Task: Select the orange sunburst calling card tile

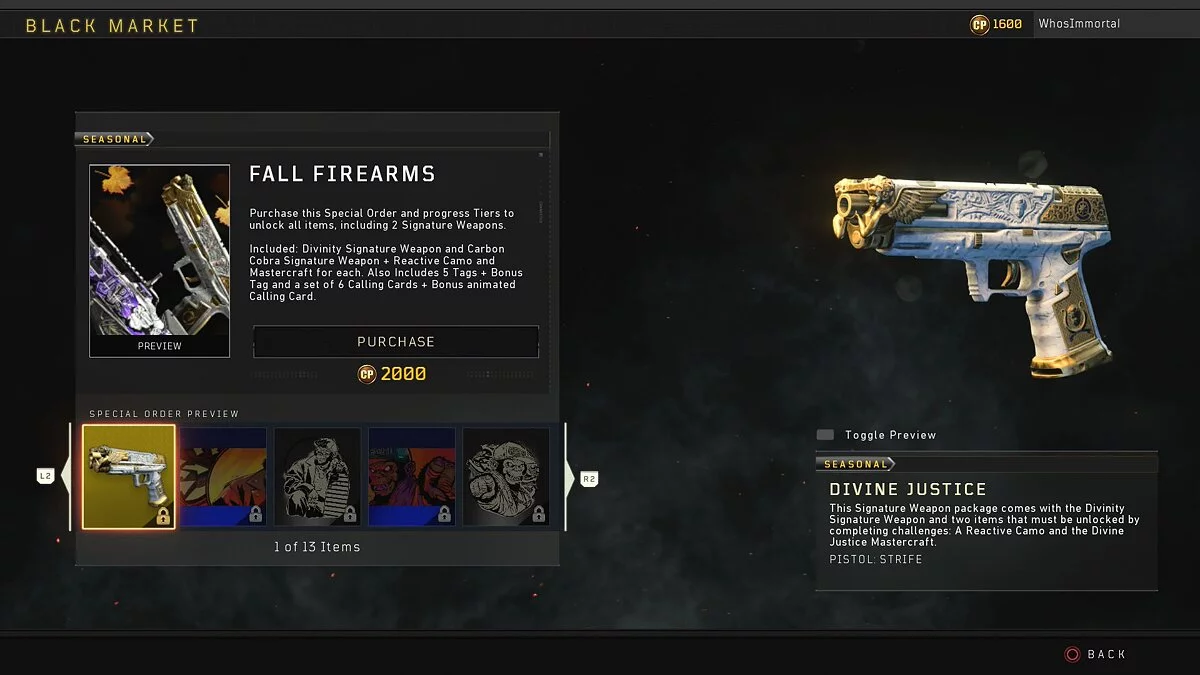Action: [x=223, y=477]
